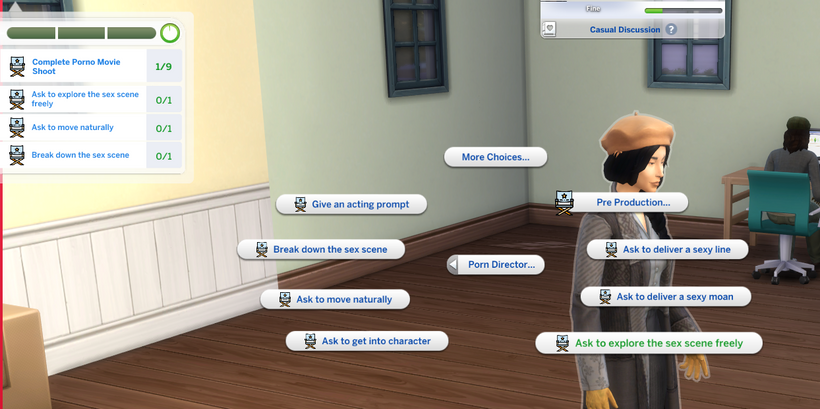Select the Ask to move naturally task row
The height and width of the screenshot is (409, 820).
coord(78,128)
